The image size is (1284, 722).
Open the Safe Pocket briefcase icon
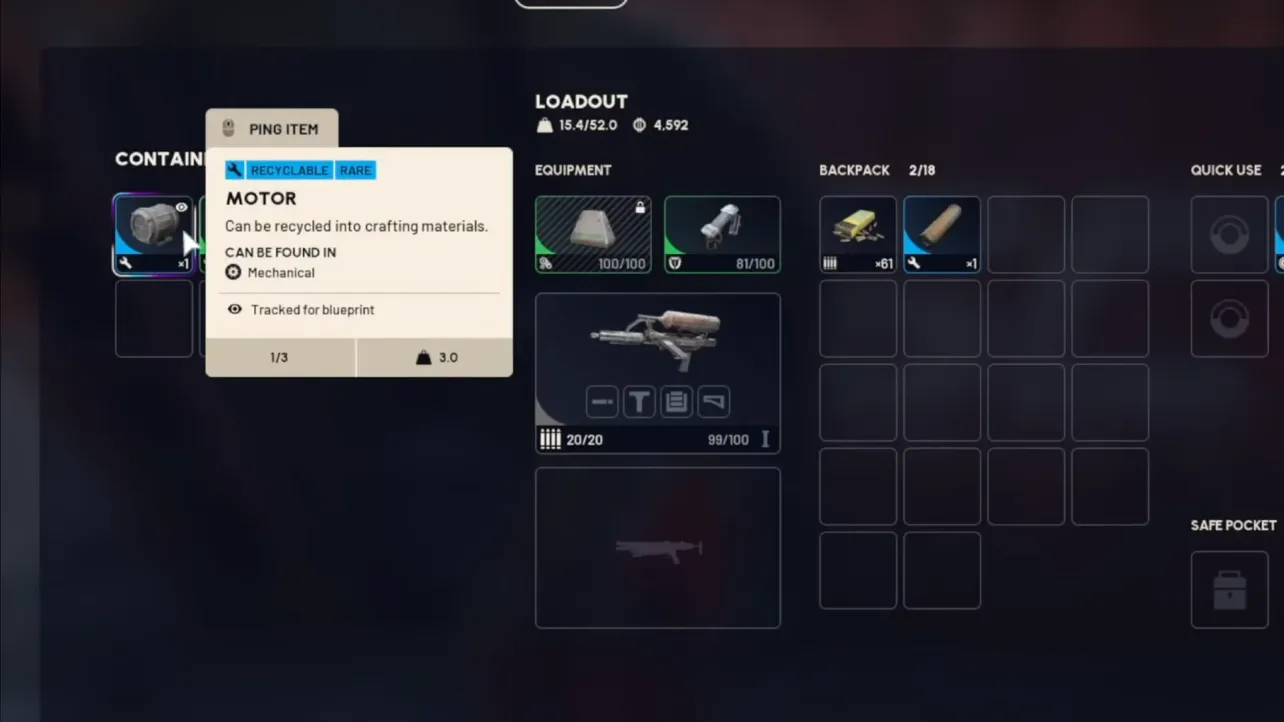coord(1229,589)
